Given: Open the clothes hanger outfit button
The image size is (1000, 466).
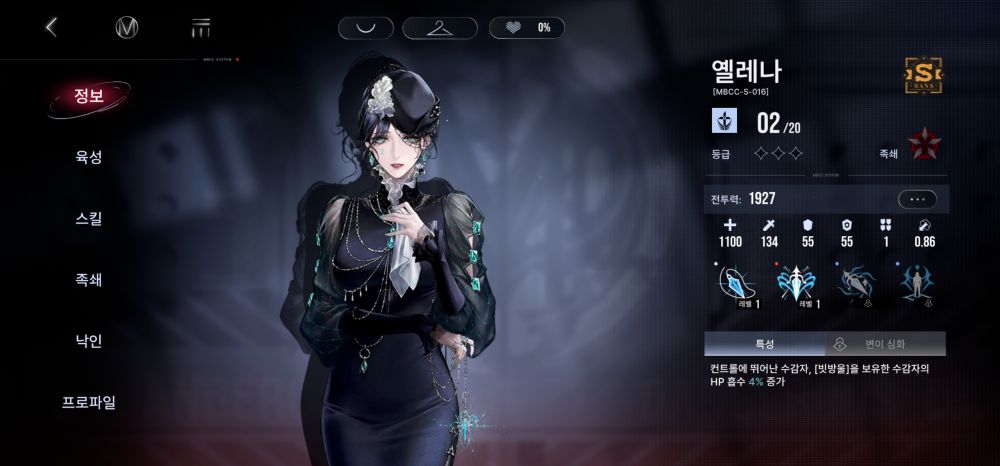Looking at the screenshot, I should pos(440,28).
